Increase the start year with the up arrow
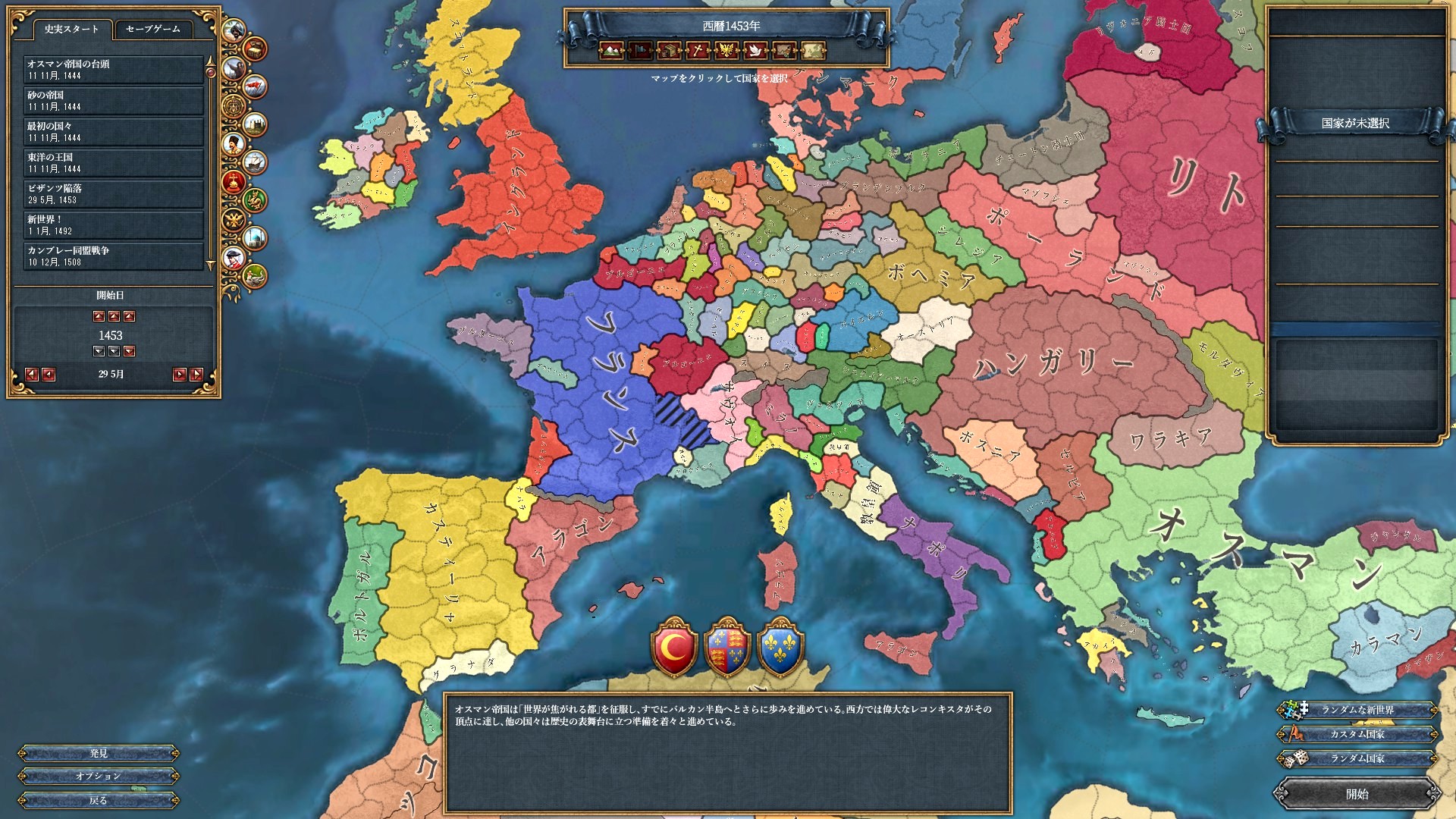 112,315
